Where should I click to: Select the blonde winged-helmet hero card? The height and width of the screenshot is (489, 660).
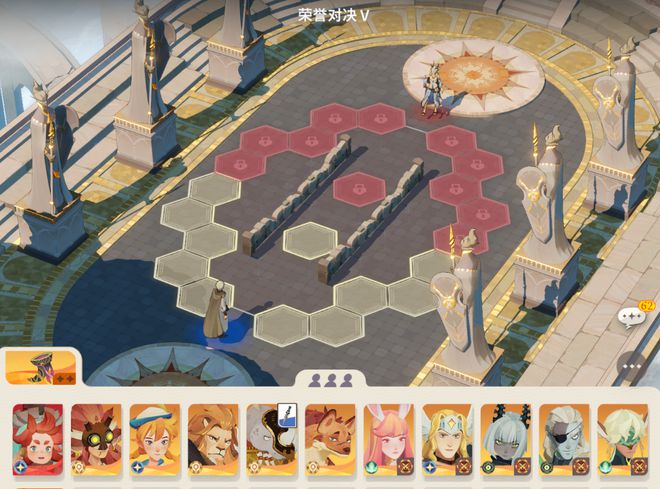click(x=447, y=437)
